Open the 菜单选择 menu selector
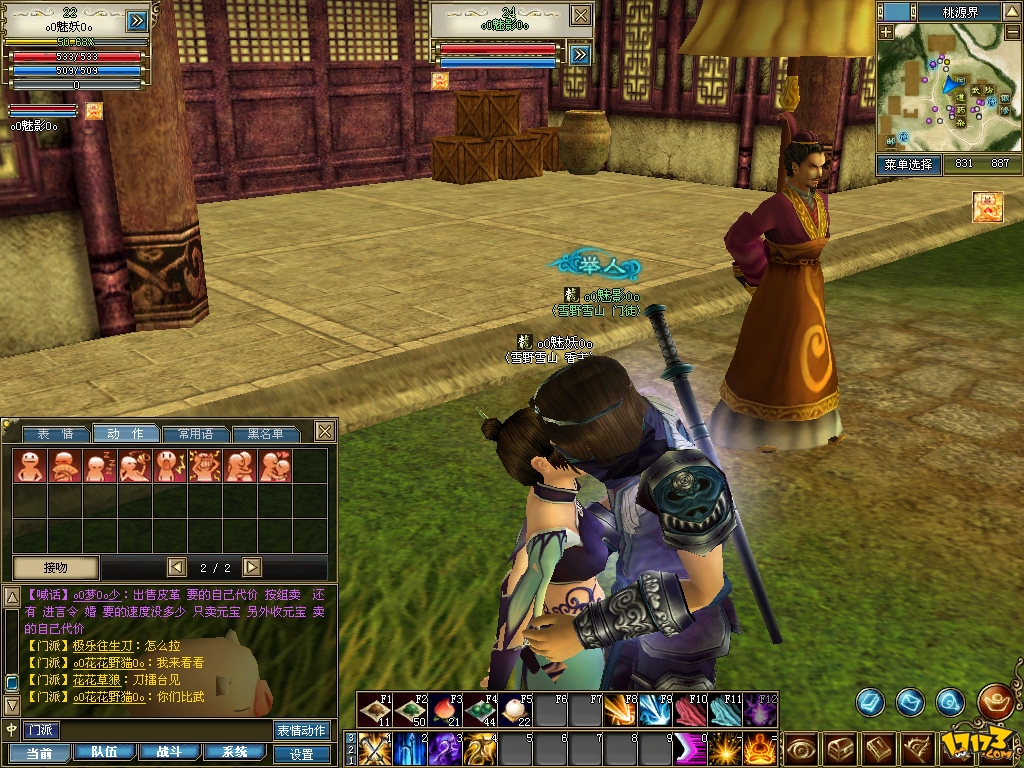This screenshot has width=1024, height=768. [x=909, y=164]
